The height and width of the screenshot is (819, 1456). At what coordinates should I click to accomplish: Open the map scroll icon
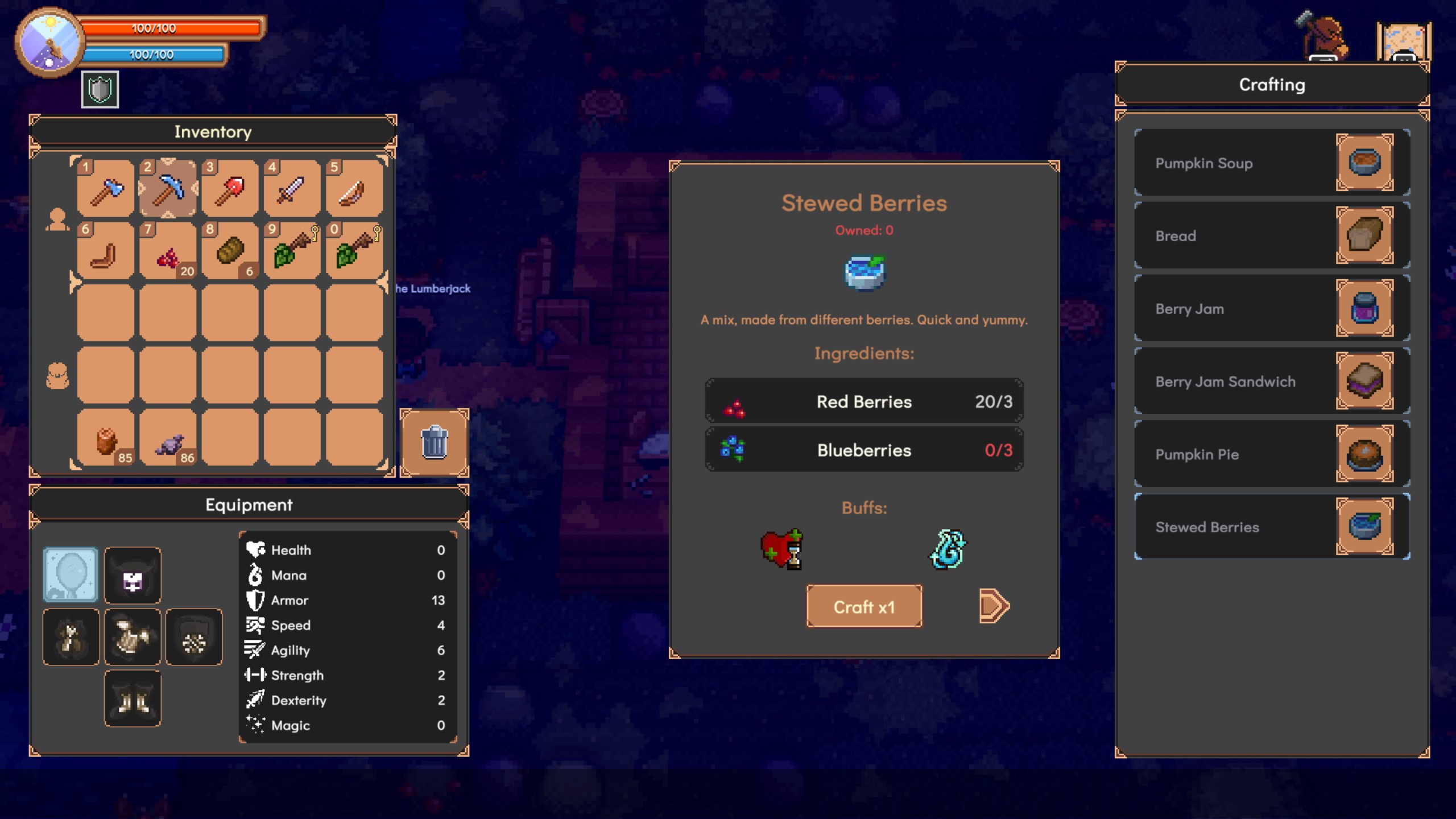coord(1403,41)
